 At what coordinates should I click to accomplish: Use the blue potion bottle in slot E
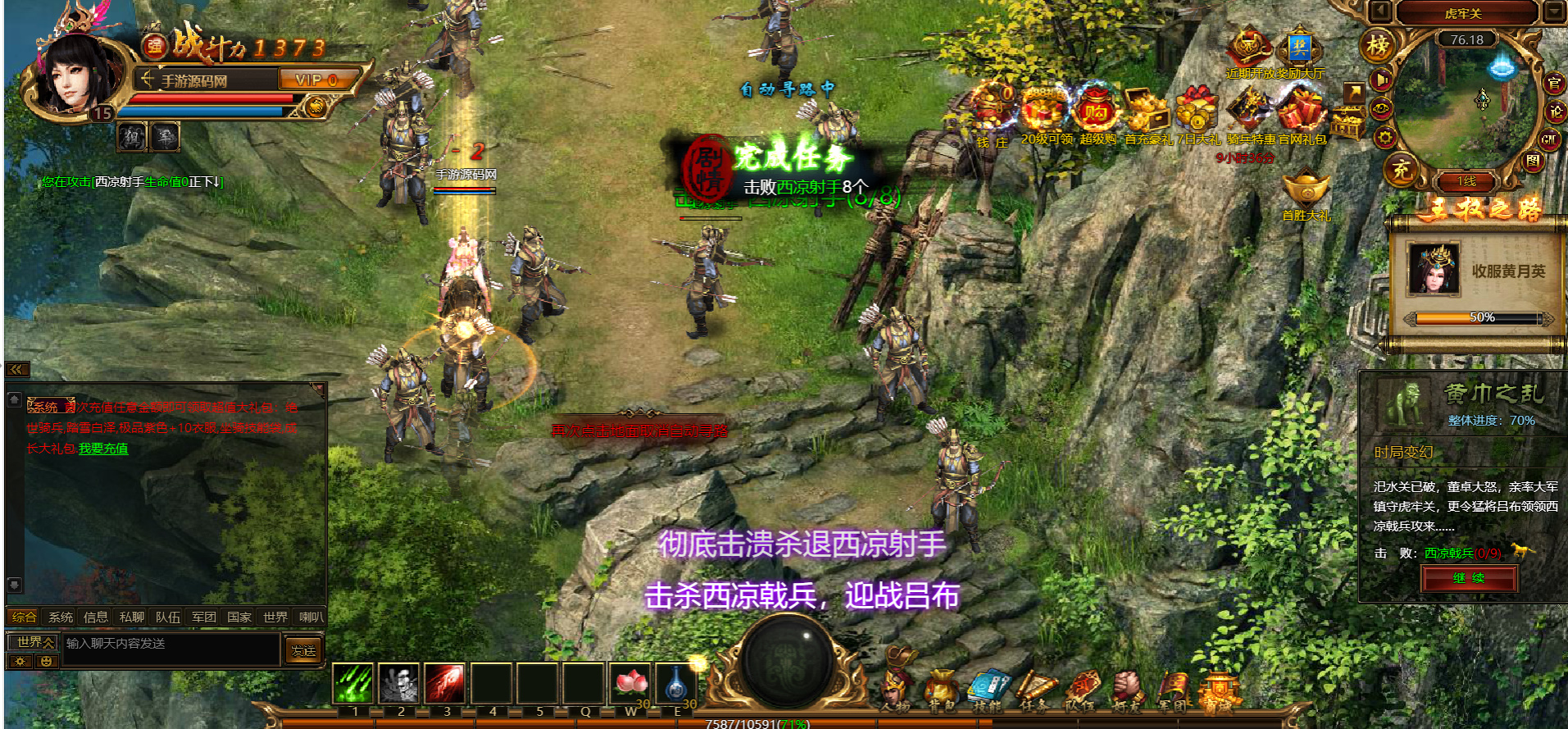click(x=676, y=683)
